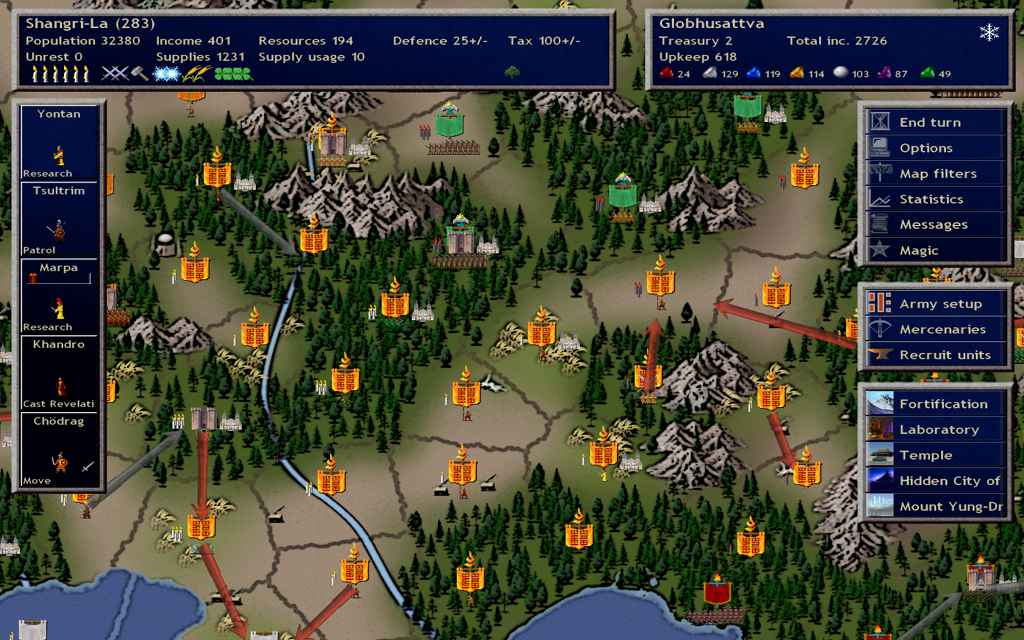
Task: Open Map filters
Action: point(936,174)
